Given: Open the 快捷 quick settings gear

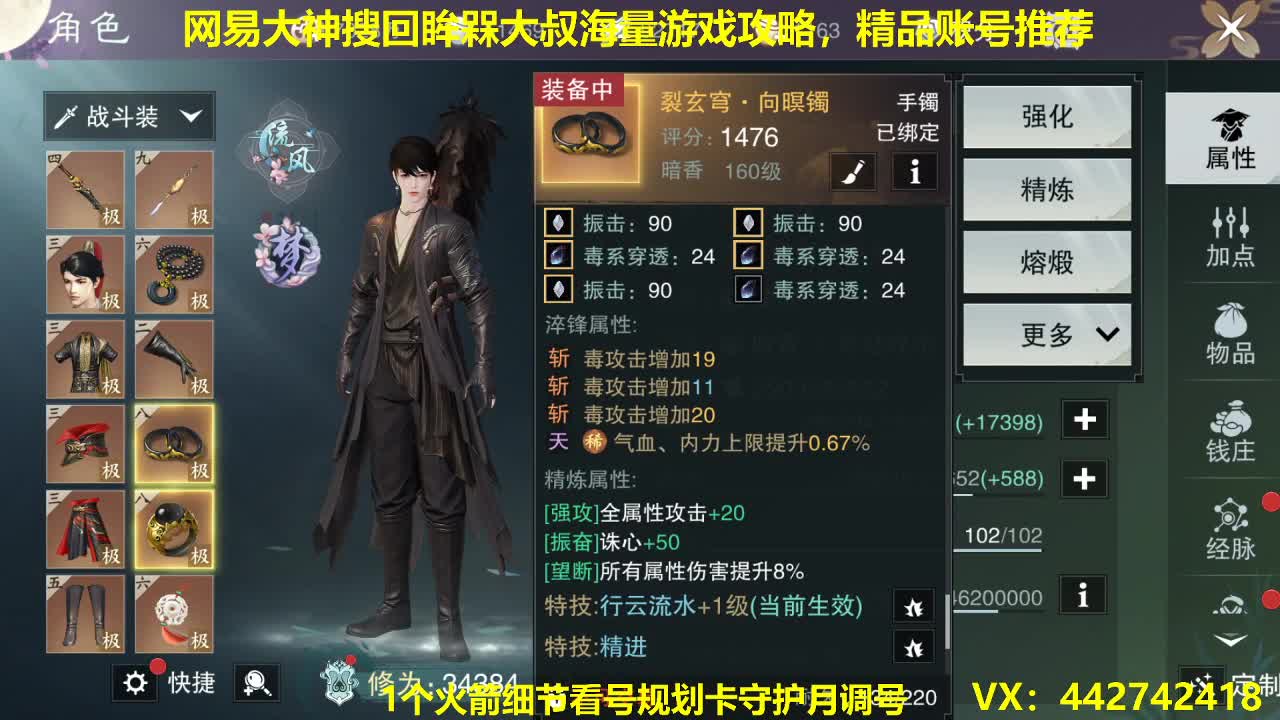Looking at the screenshot, I should tap(136, 684).
